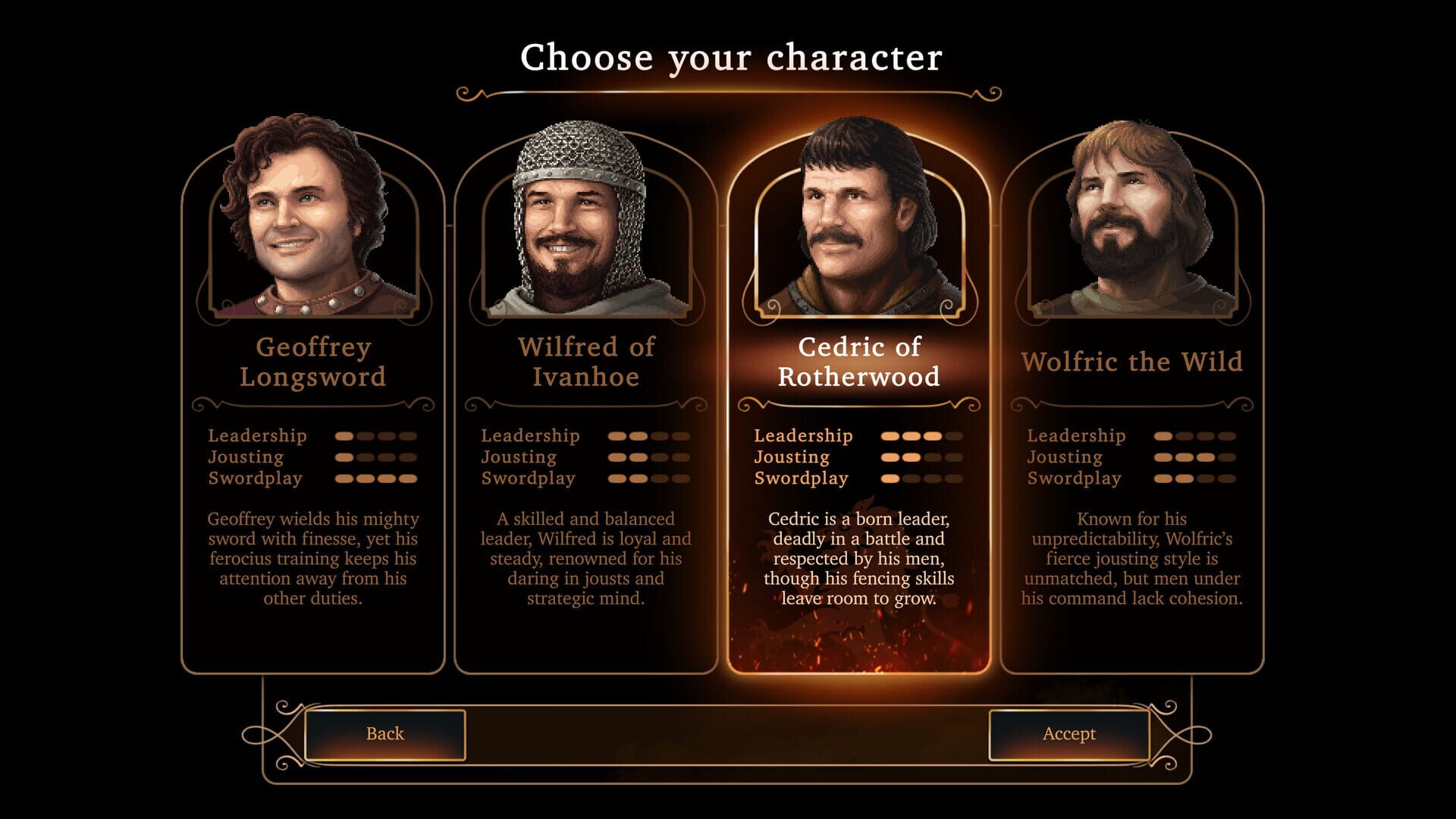Click Wilfred's Jousting stat bar
The width and height of the screenshot is (1456, 819).
pyautogui.click(x=648, y=457)
